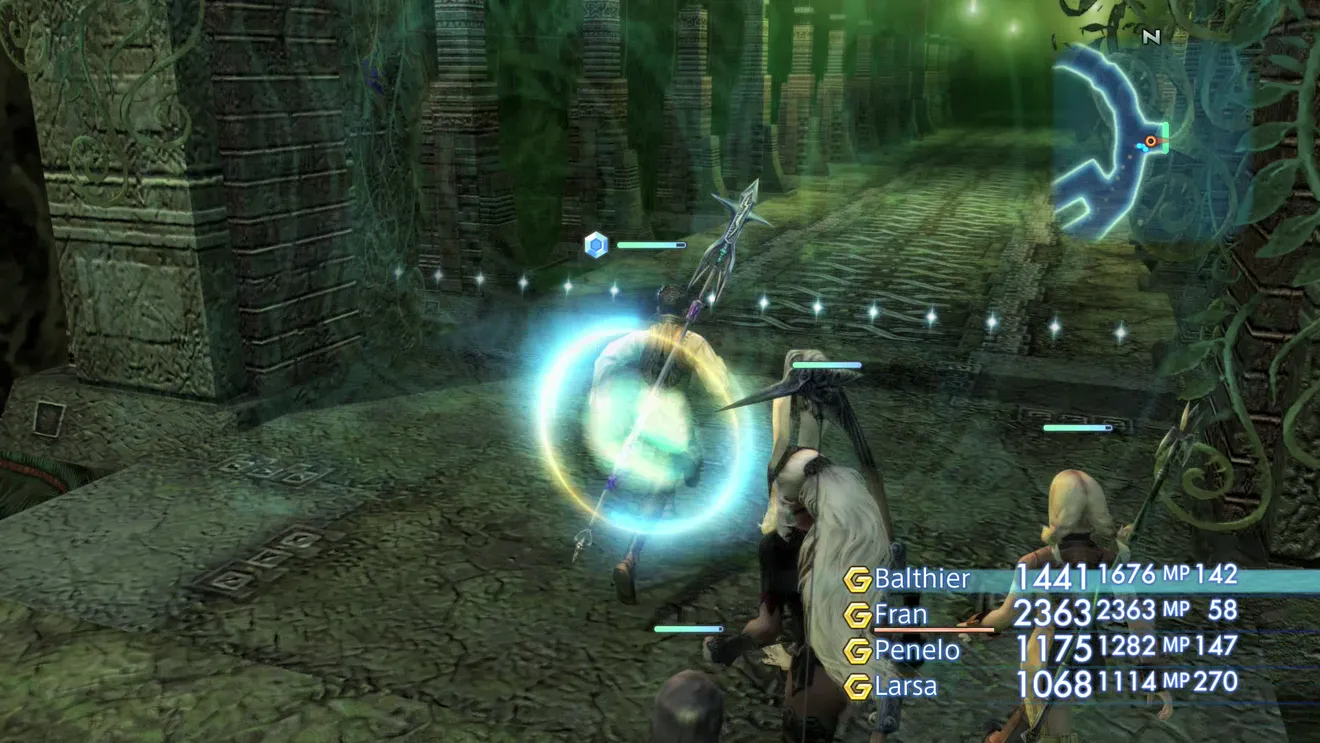Pick Larsa's entry in party list
The image size is (1320, 743).
tap(906, 686)
